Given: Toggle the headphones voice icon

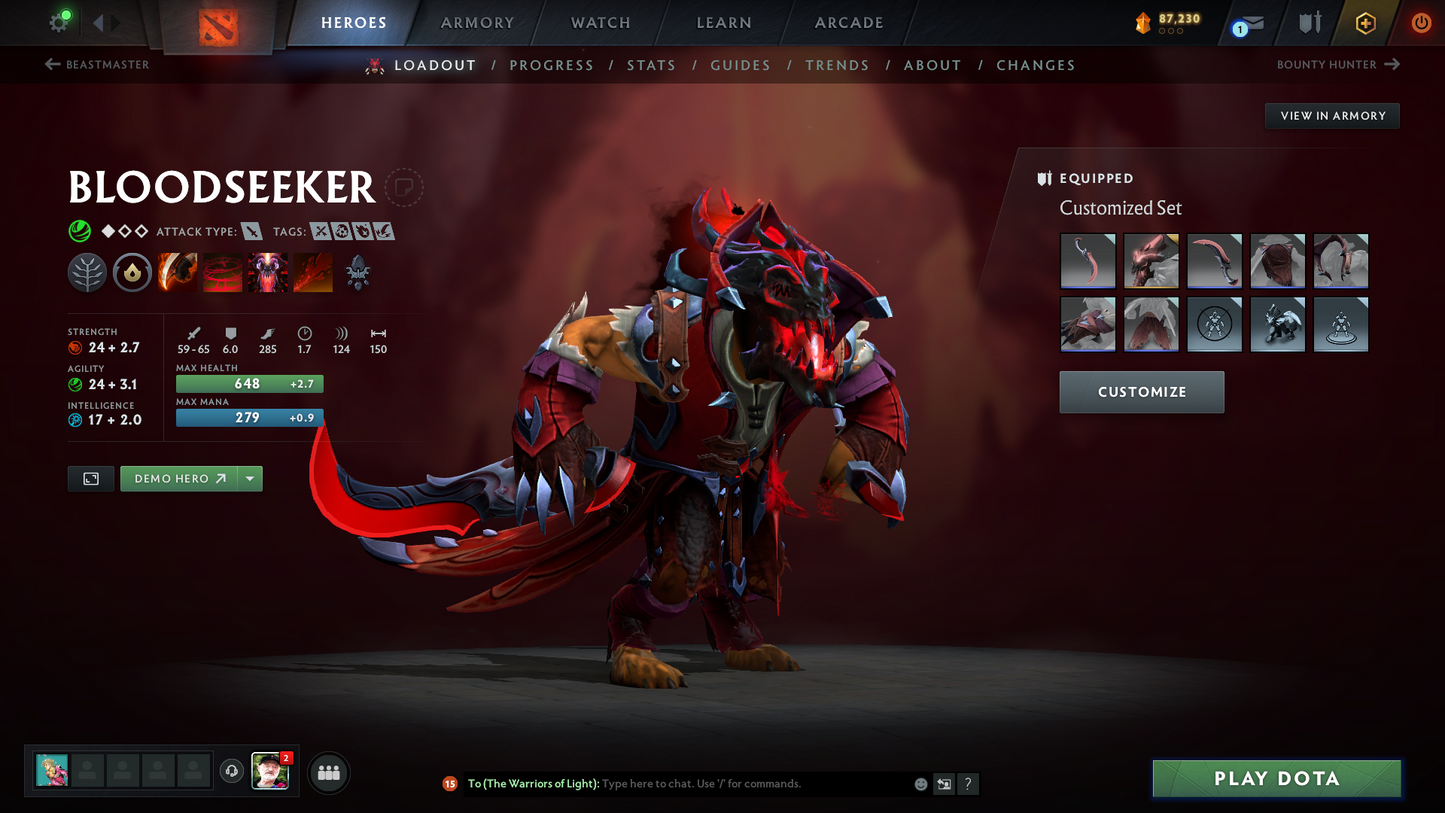Looking at the screenshot, I should pyautogui.click(x=231, y=770).
